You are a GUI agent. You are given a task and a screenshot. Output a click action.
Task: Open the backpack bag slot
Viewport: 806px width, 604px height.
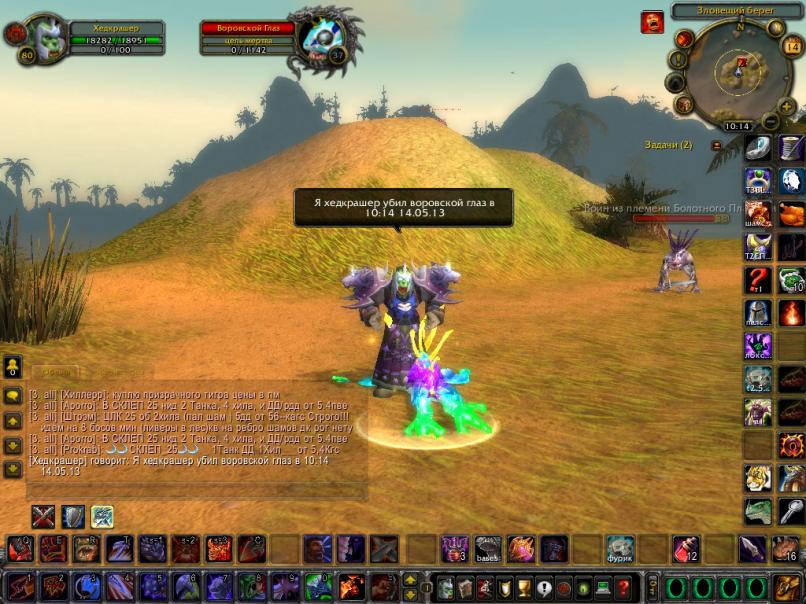(x=787, y=586)
